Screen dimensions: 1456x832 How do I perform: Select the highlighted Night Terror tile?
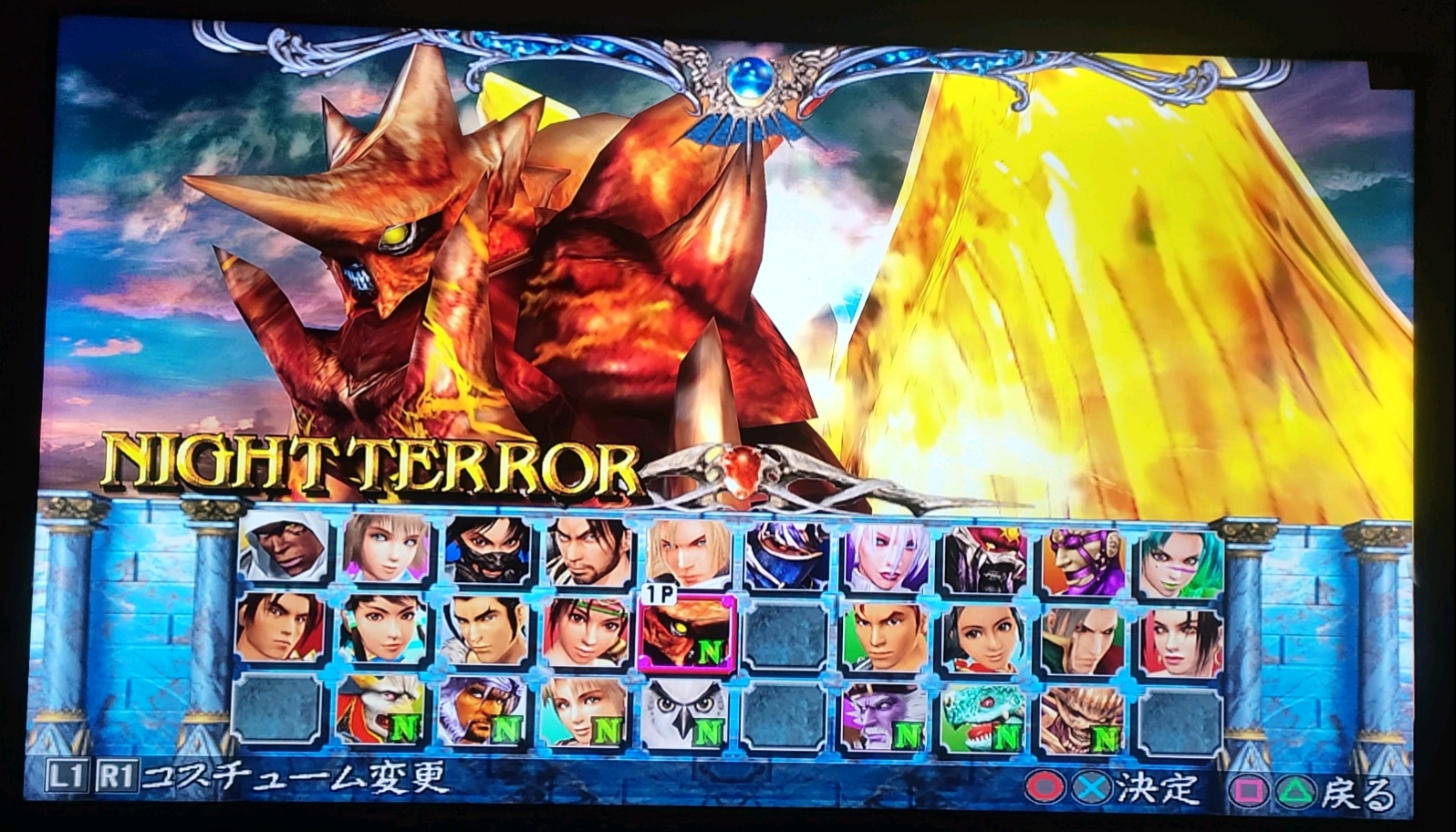click(x=688, y=634)
